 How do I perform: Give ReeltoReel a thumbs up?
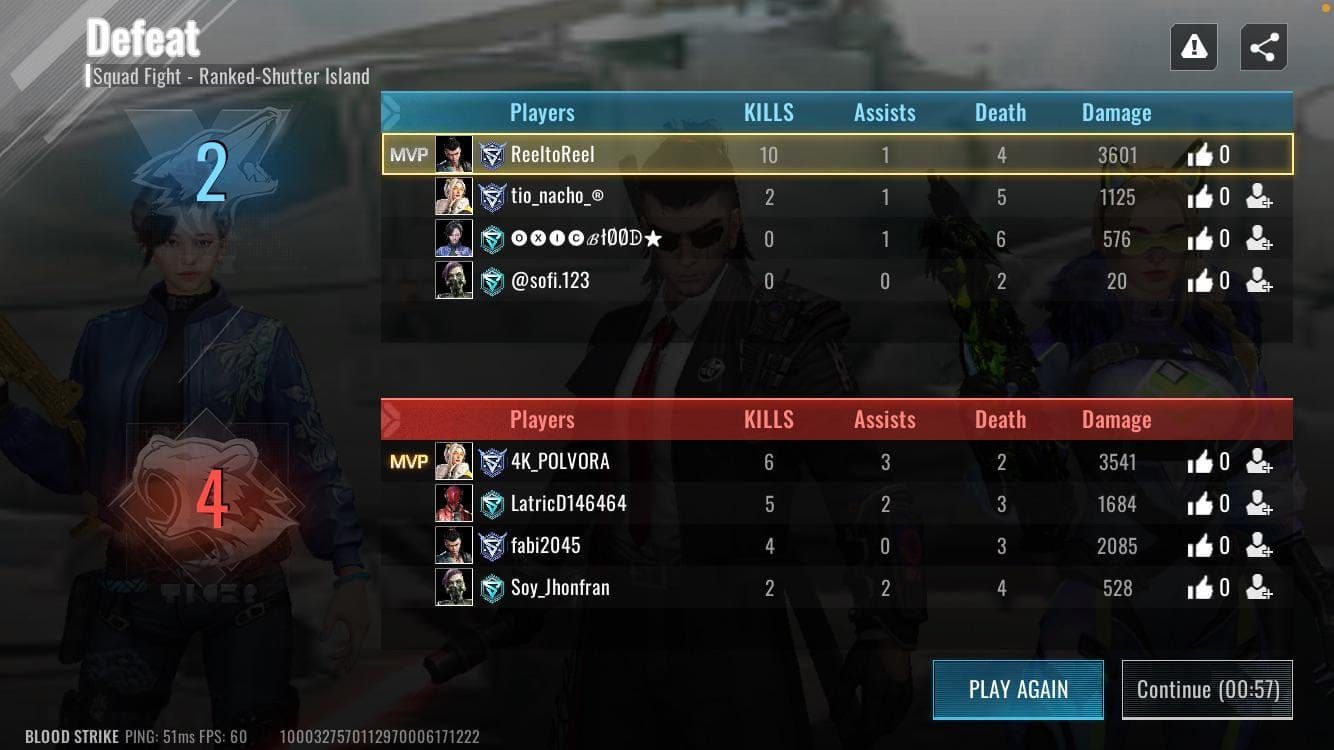click(1198, 154)
